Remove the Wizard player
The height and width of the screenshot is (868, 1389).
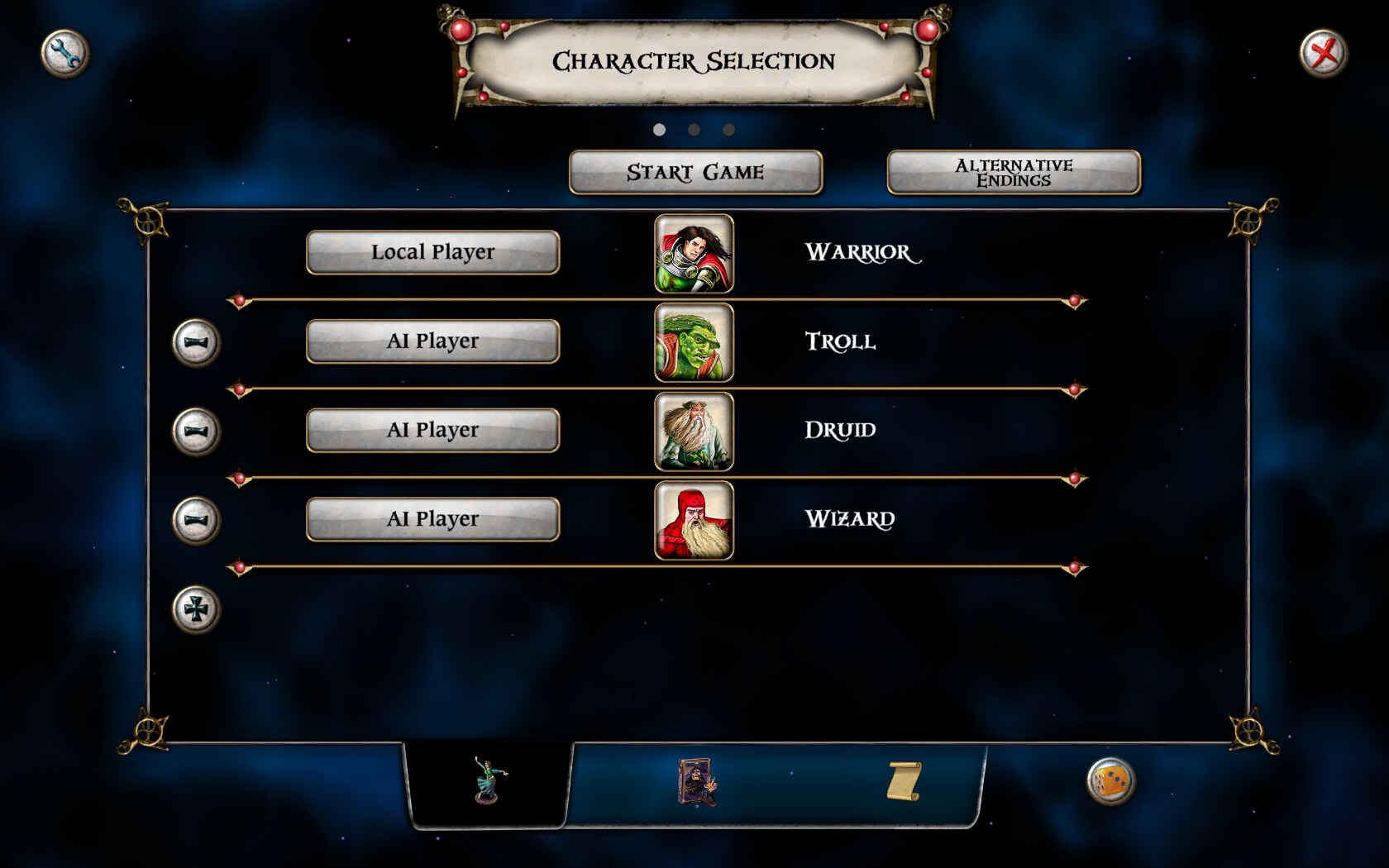coord(196,520)
